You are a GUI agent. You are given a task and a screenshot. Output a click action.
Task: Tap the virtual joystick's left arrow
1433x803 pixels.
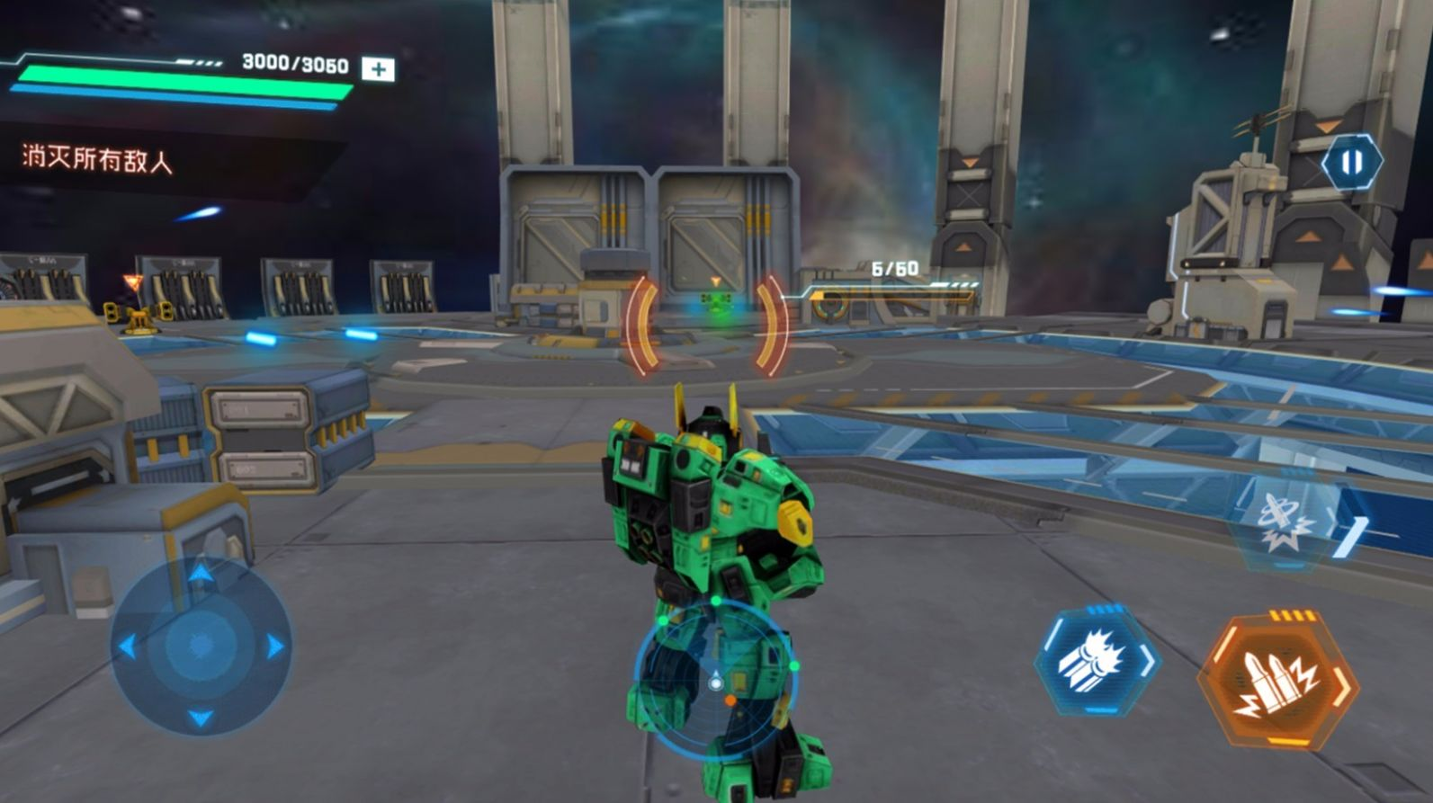click(x=128, y=646)
